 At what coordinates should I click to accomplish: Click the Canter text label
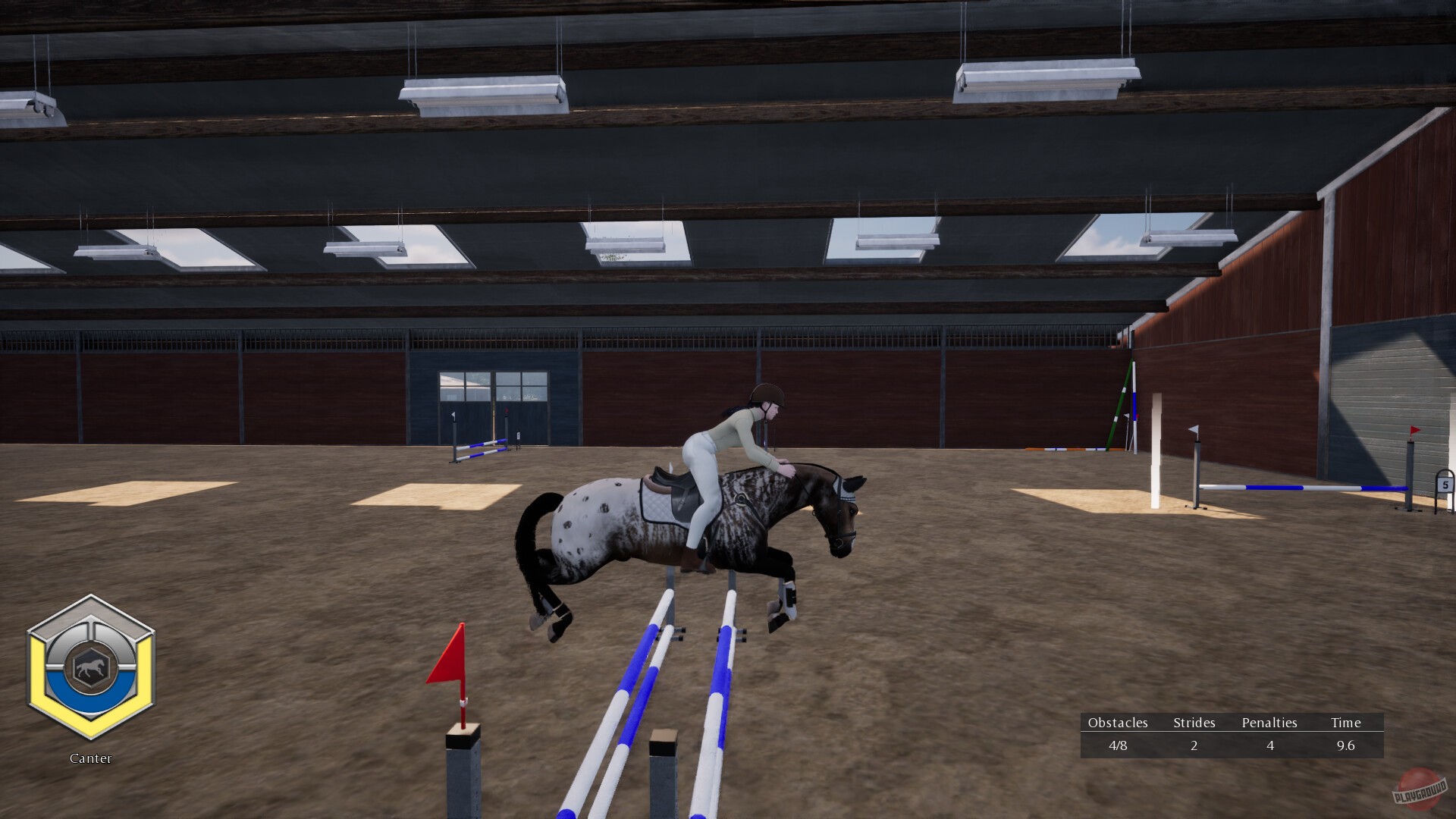pos(90,758)
